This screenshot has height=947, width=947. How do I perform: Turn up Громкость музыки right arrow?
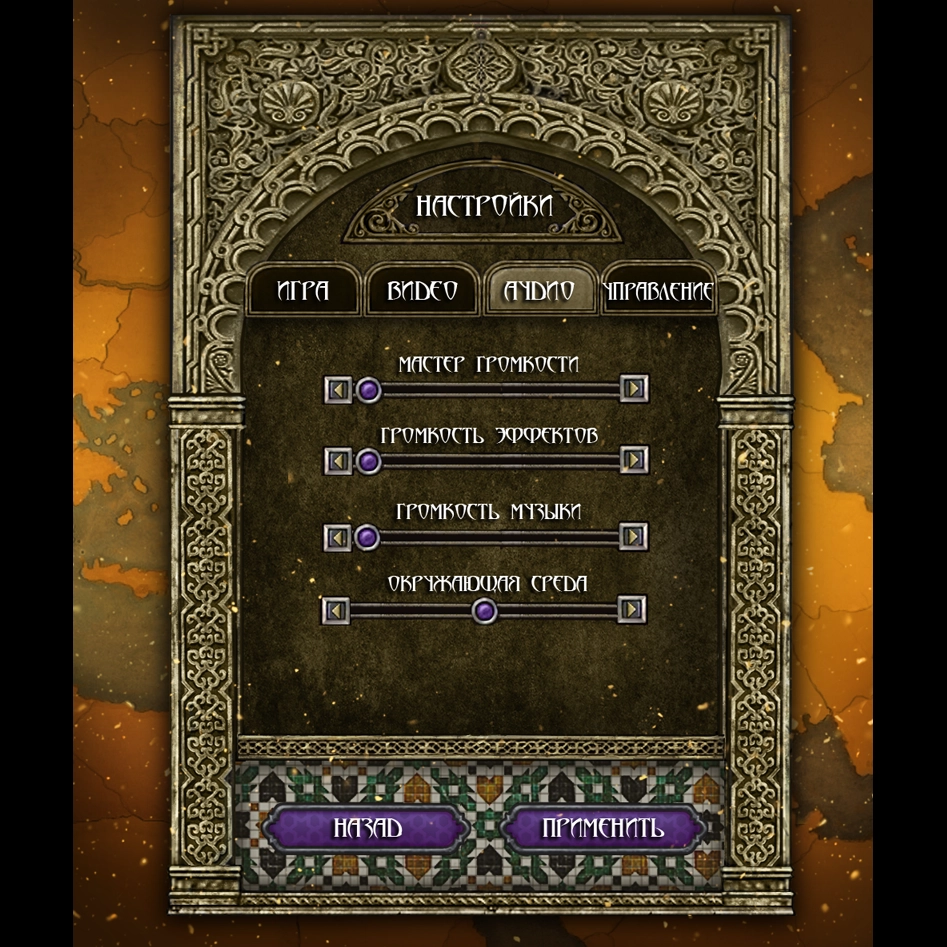pos(633,537)
